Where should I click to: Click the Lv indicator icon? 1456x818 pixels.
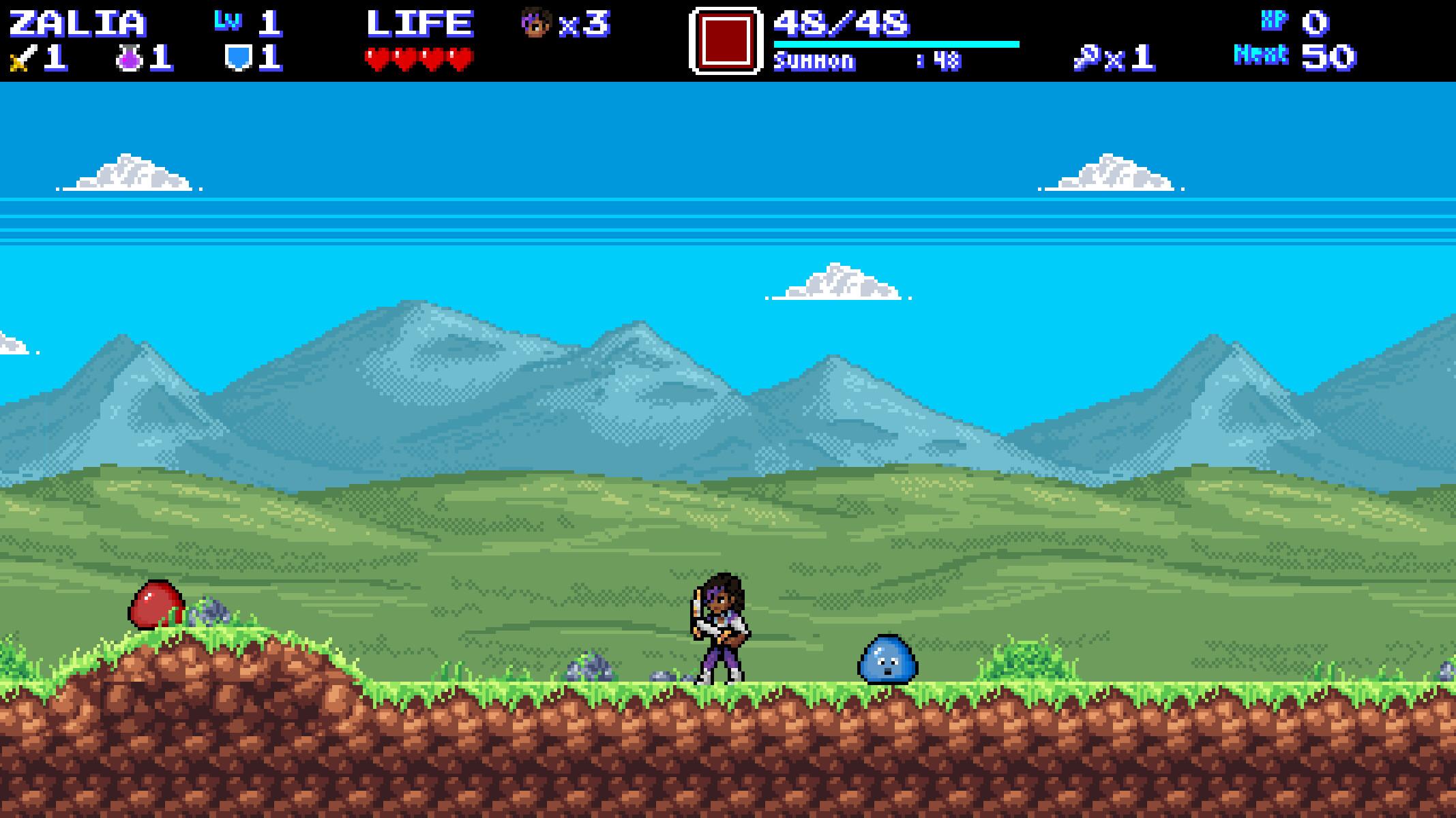(x=228, y=20)
